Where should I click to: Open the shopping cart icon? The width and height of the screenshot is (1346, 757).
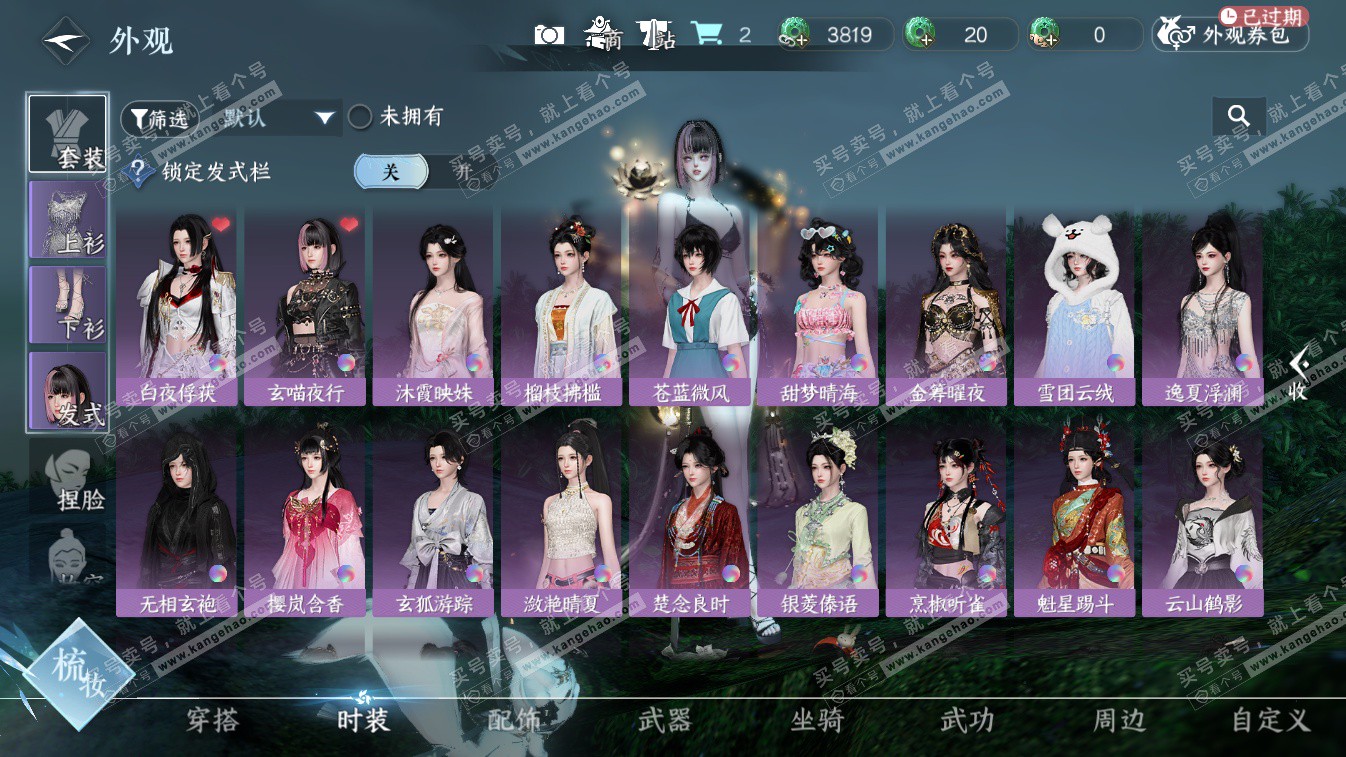(x=706, y=35)
